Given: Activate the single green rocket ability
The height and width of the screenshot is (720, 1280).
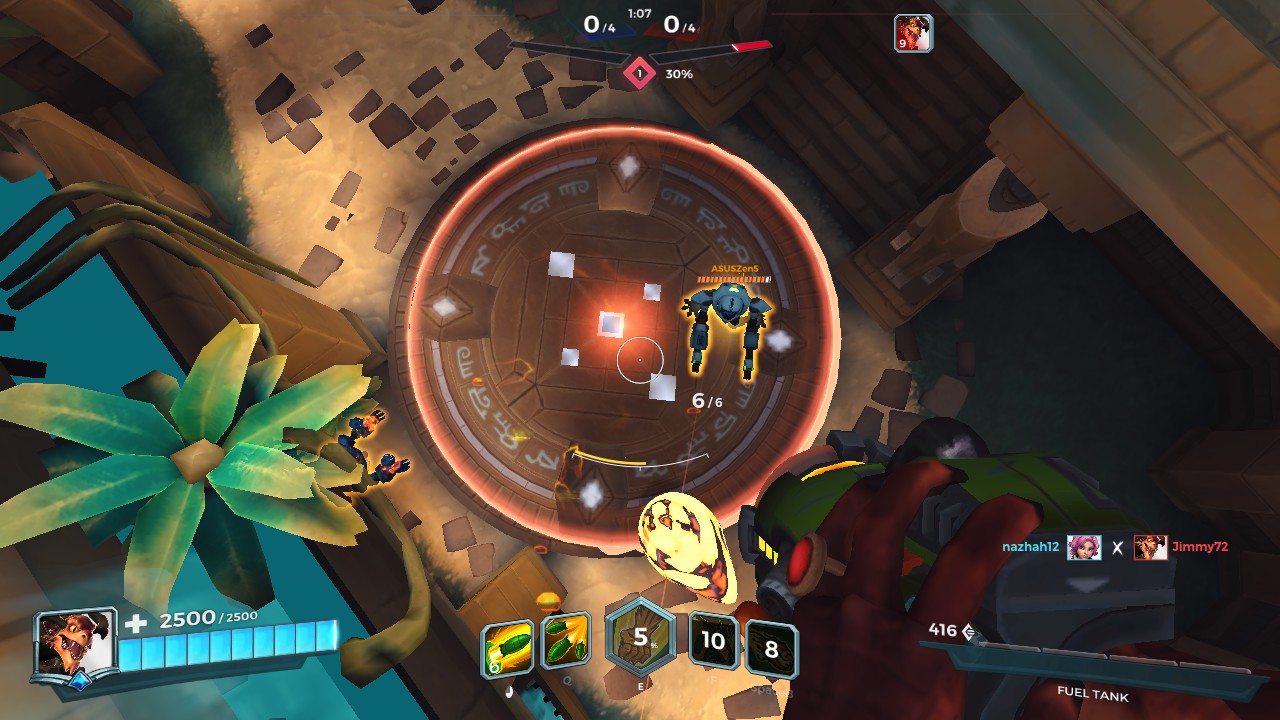Looking at the screenshot, I should coord(505,645).
